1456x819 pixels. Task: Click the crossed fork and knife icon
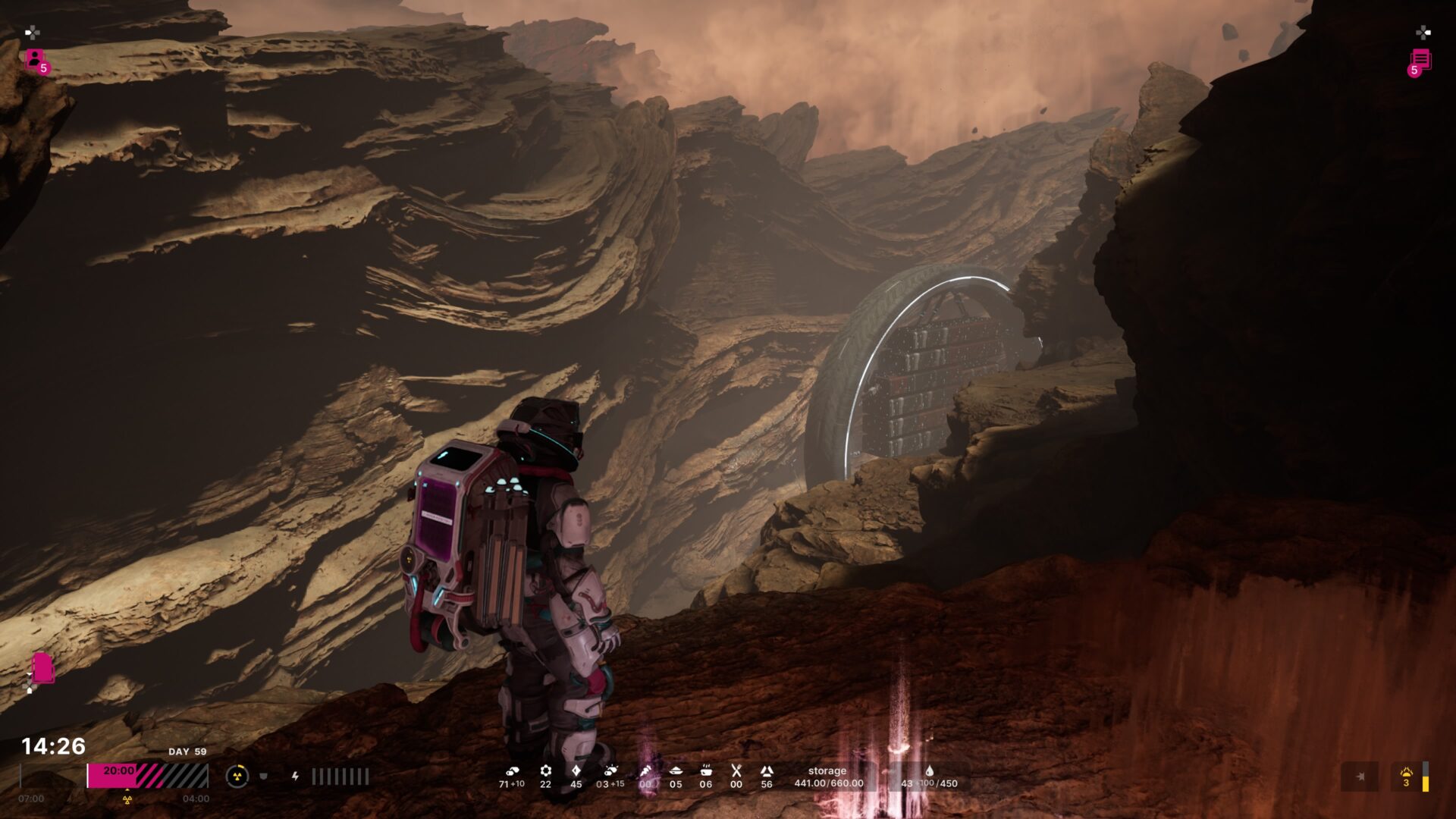736,771
